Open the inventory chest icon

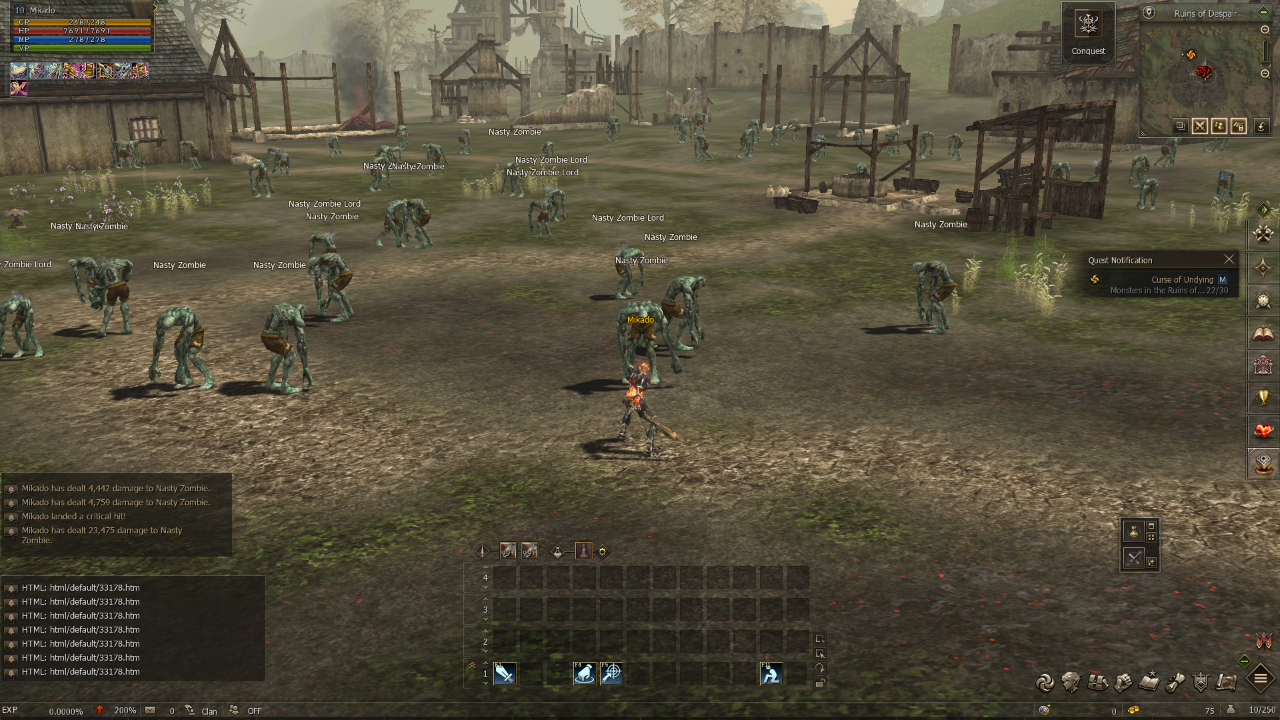pos(1097,682)
